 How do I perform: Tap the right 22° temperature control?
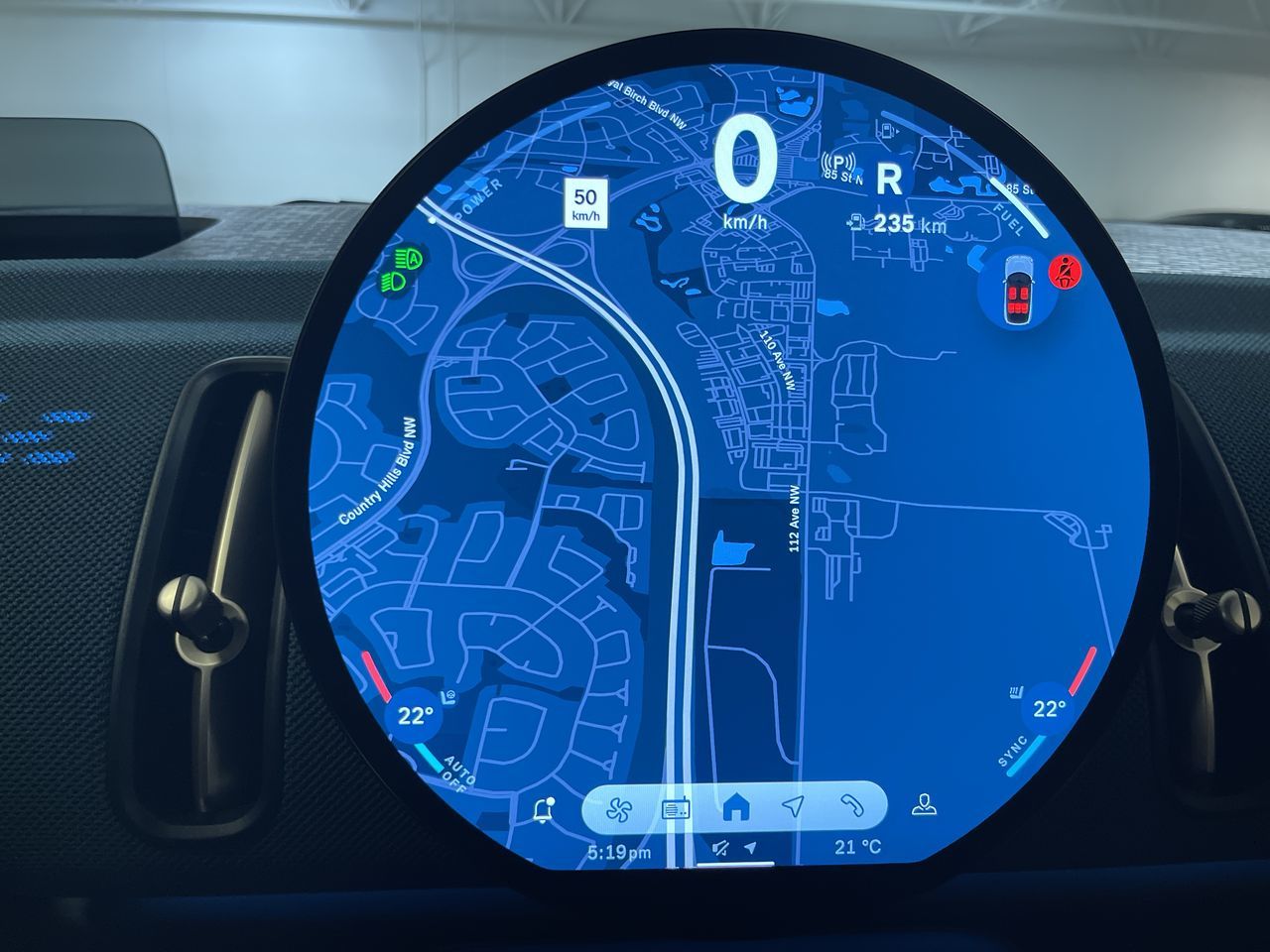coord(1048,708)
